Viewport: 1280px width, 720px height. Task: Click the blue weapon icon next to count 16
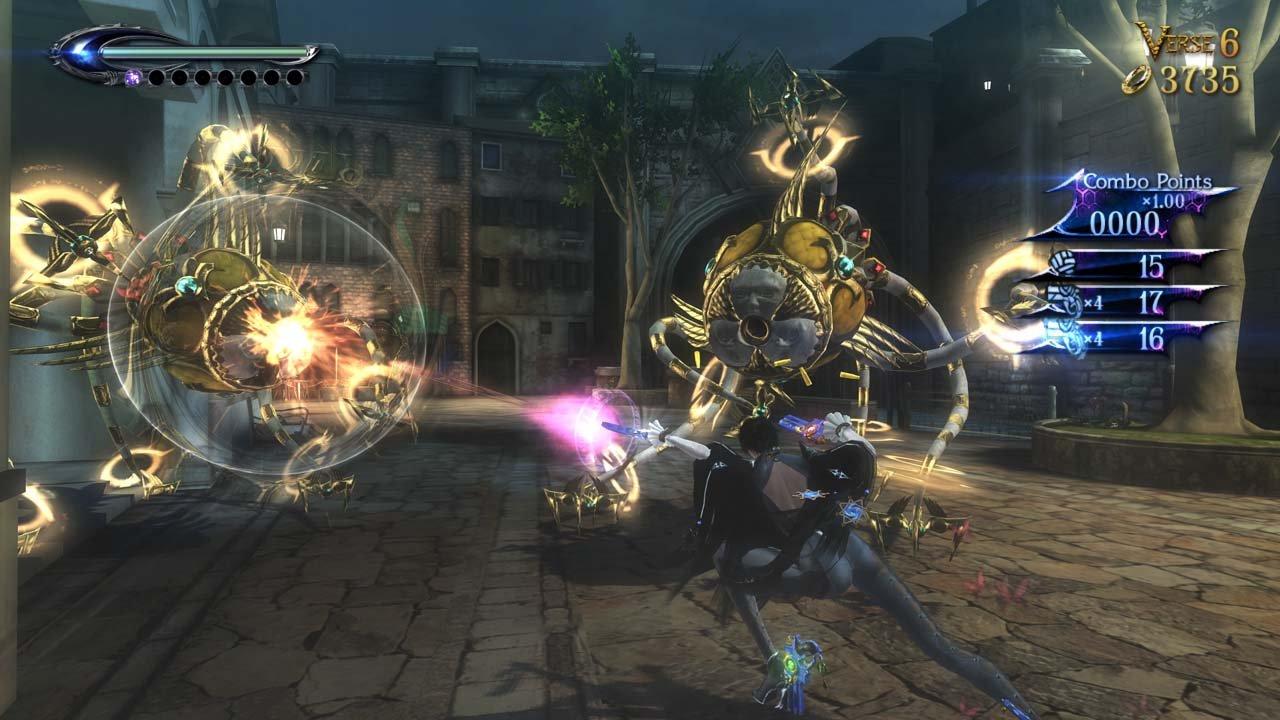1063,332
